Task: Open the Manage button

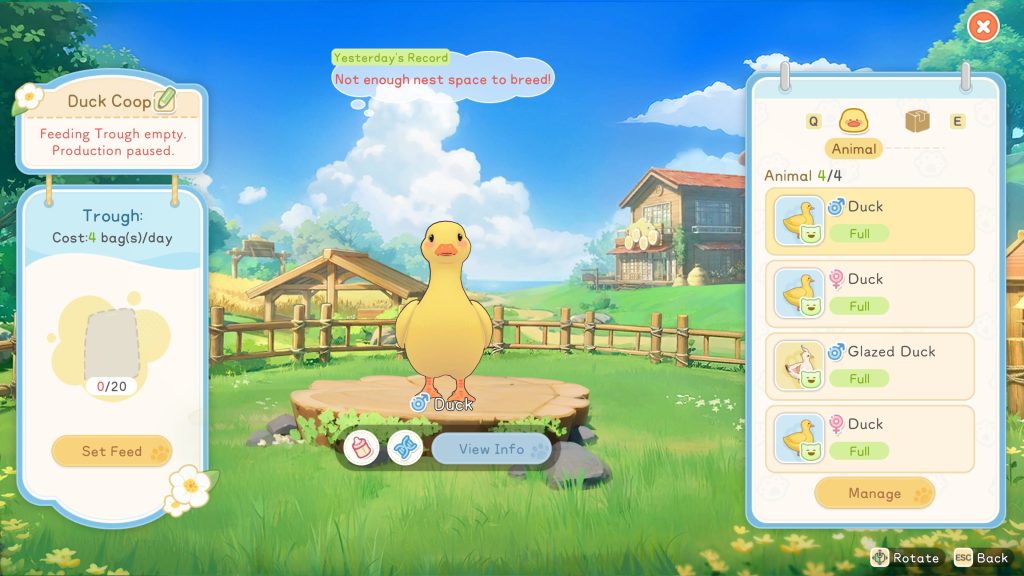Action: coord(874,493)
